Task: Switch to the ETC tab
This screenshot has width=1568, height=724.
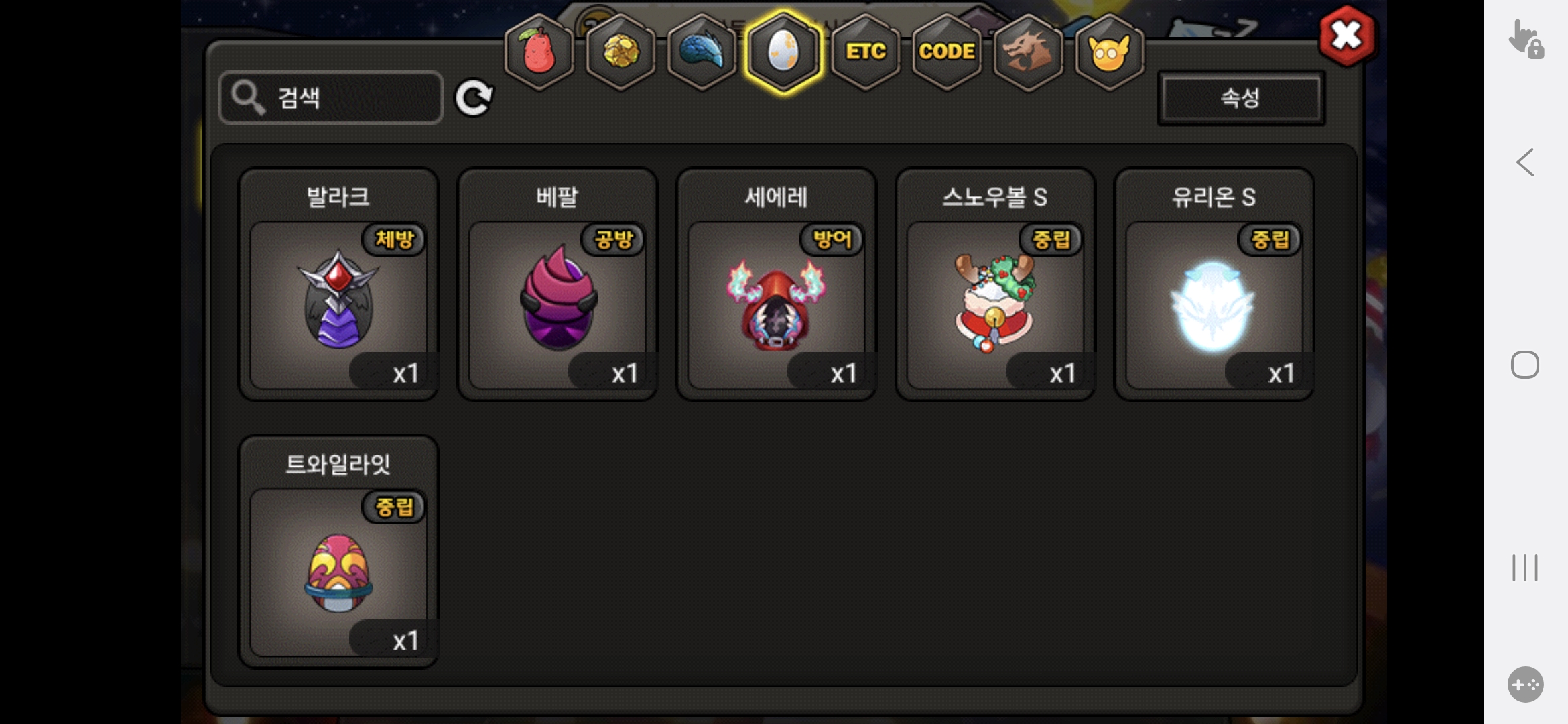Action: 865,52
